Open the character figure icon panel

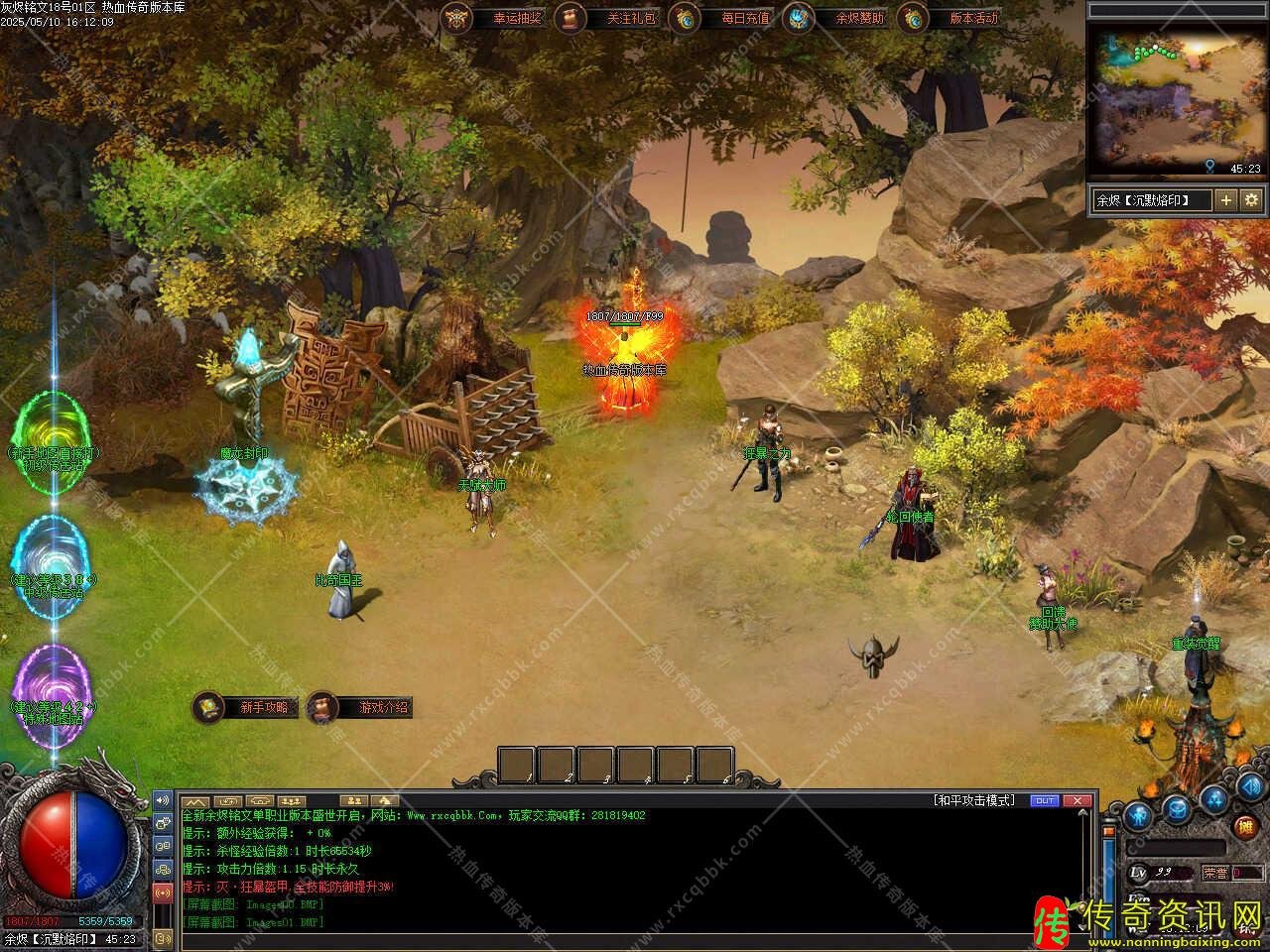click(x=1139, y=815)
